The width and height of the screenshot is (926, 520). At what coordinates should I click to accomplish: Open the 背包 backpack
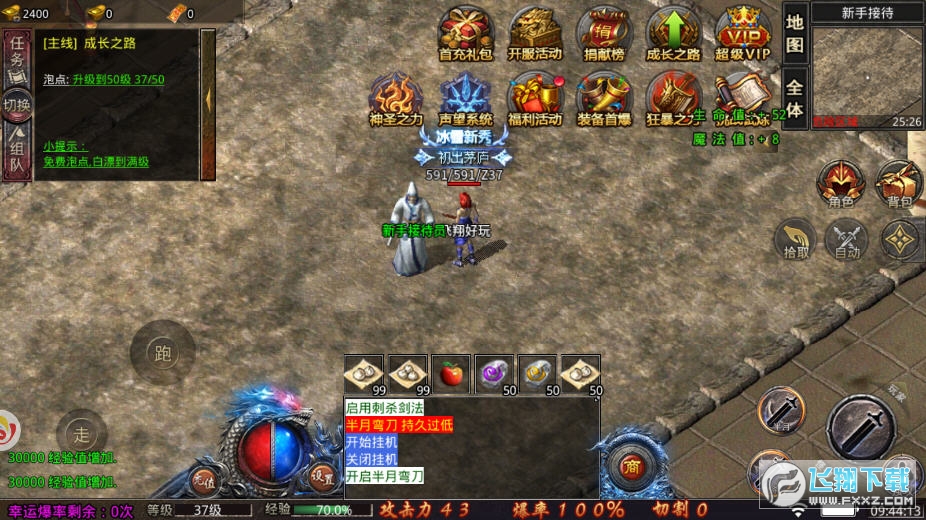coord(899,184)
